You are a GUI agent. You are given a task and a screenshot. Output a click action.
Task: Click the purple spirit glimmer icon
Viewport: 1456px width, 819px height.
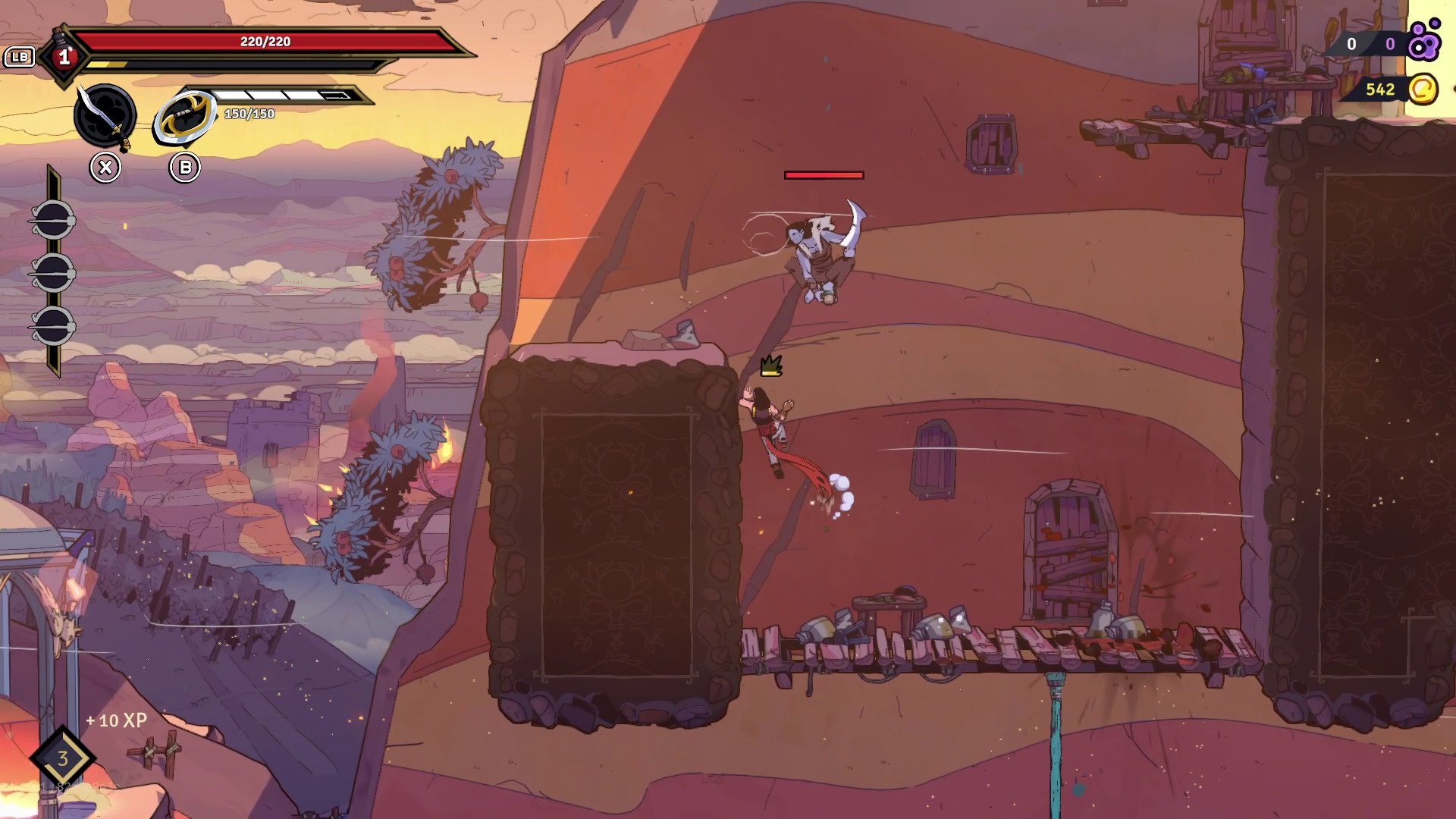1423,42
